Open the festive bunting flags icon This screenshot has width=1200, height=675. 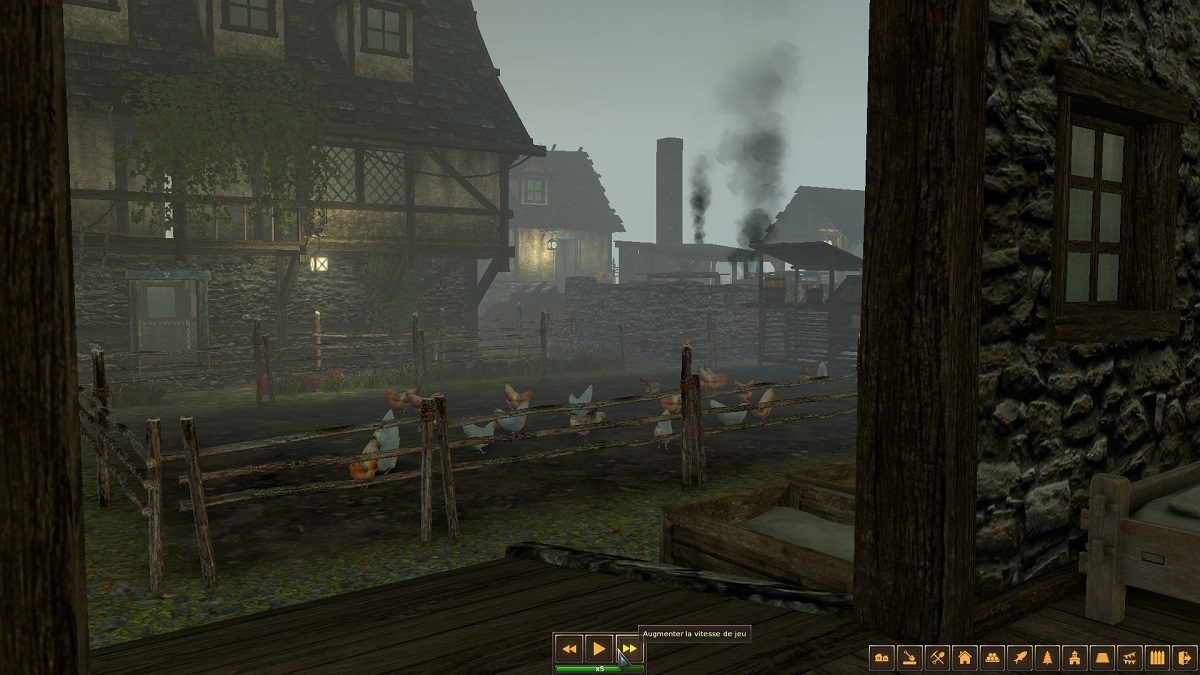pos(1131,658)
